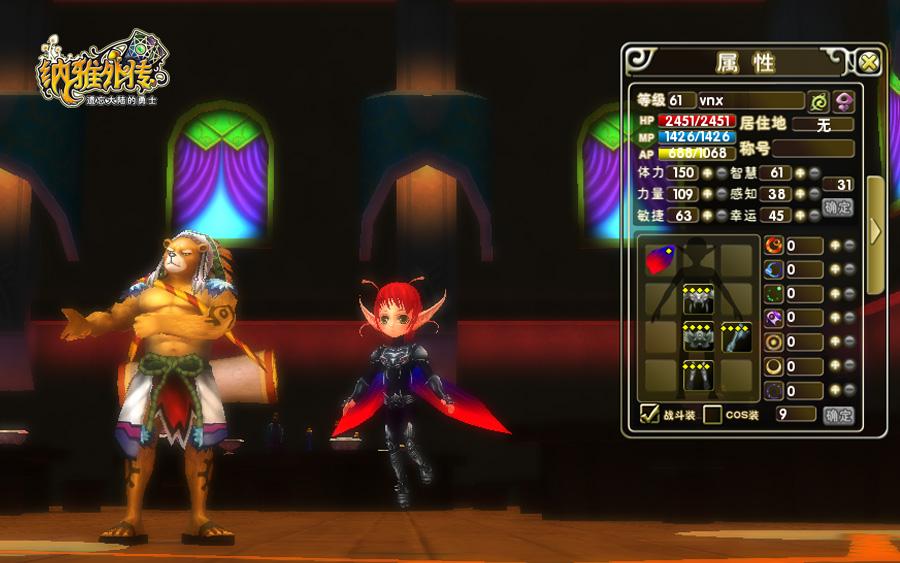
Task: Add a point to blue crescent element
Action: [x=835, y=270]
